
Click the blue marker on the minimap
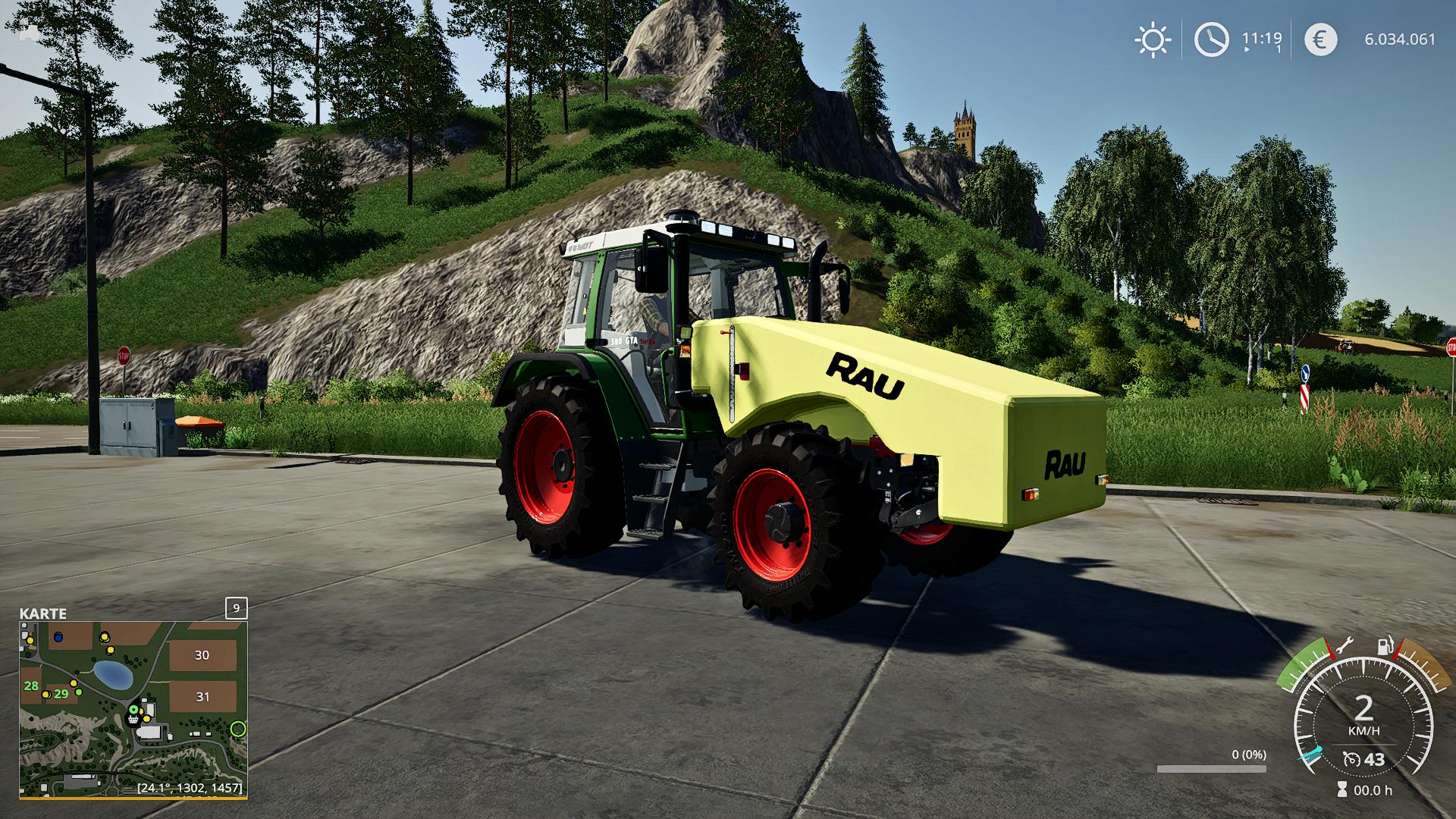58,636
